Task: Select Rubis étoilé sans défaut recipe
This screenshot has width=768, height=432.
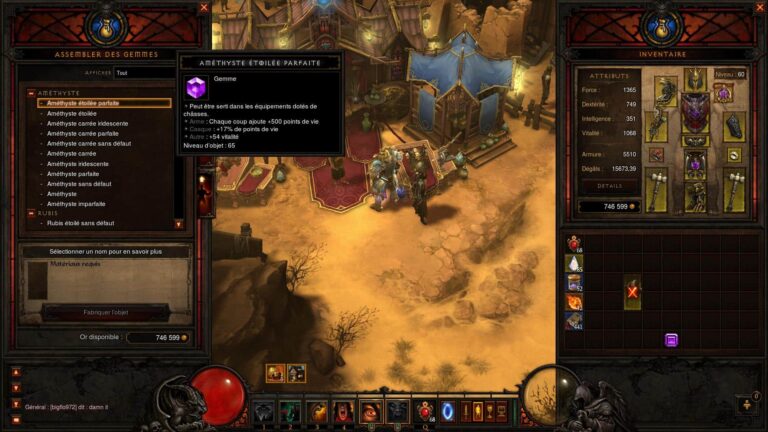Action: point(80,223)
